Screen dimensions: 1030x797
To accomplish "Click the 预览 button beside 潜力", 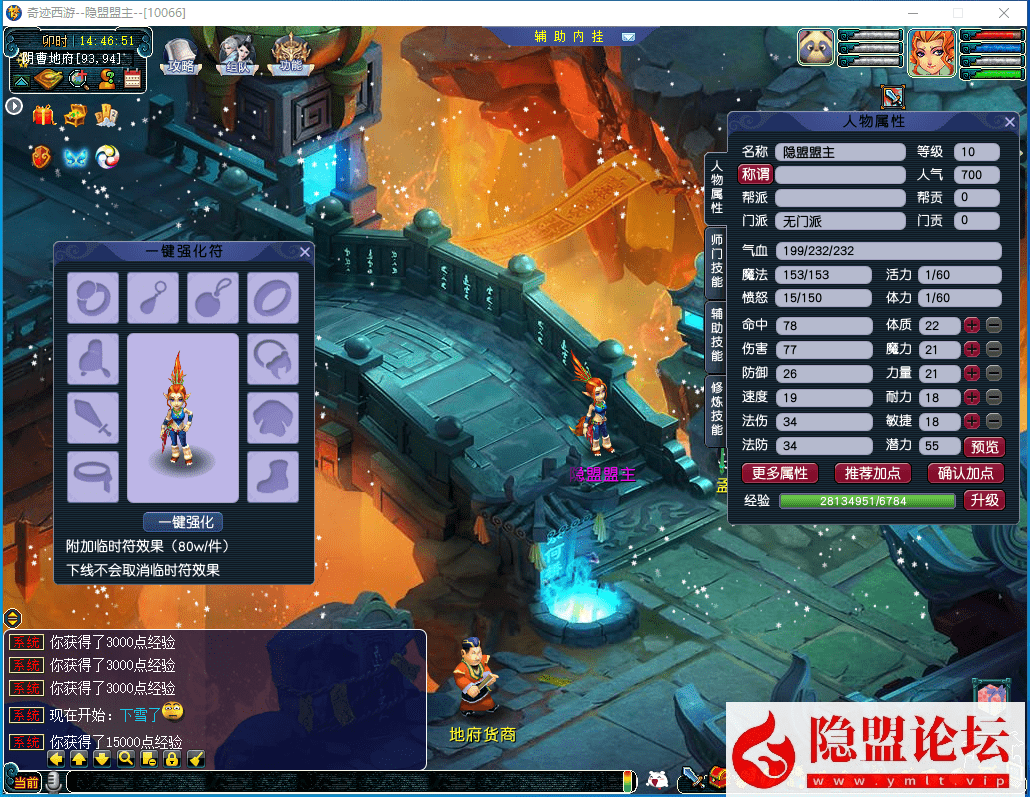I will click(x=983, y=447).
